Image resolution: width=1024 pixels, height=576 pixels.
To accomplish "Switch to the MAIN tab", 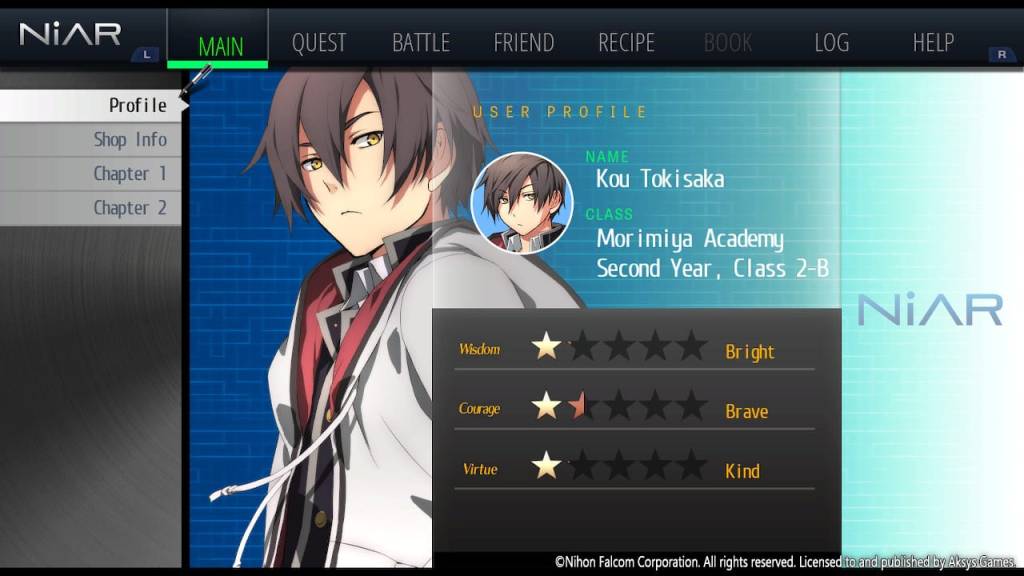I will pyautogui.click(x=220, y=45).
